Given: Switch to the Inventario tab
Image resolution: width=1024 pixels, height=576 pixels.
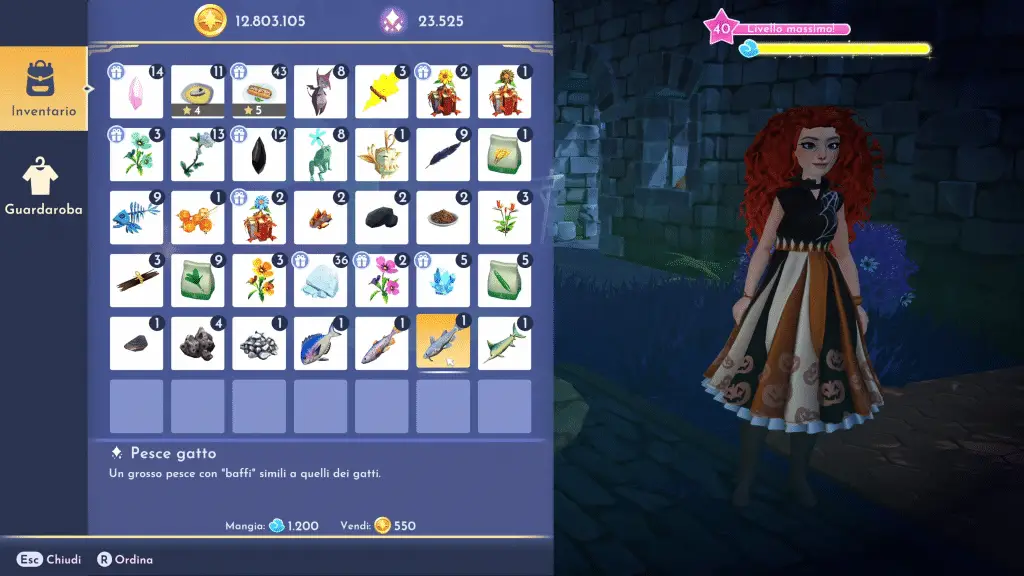Looking at the screenshot, I should [x=43, y=88].
